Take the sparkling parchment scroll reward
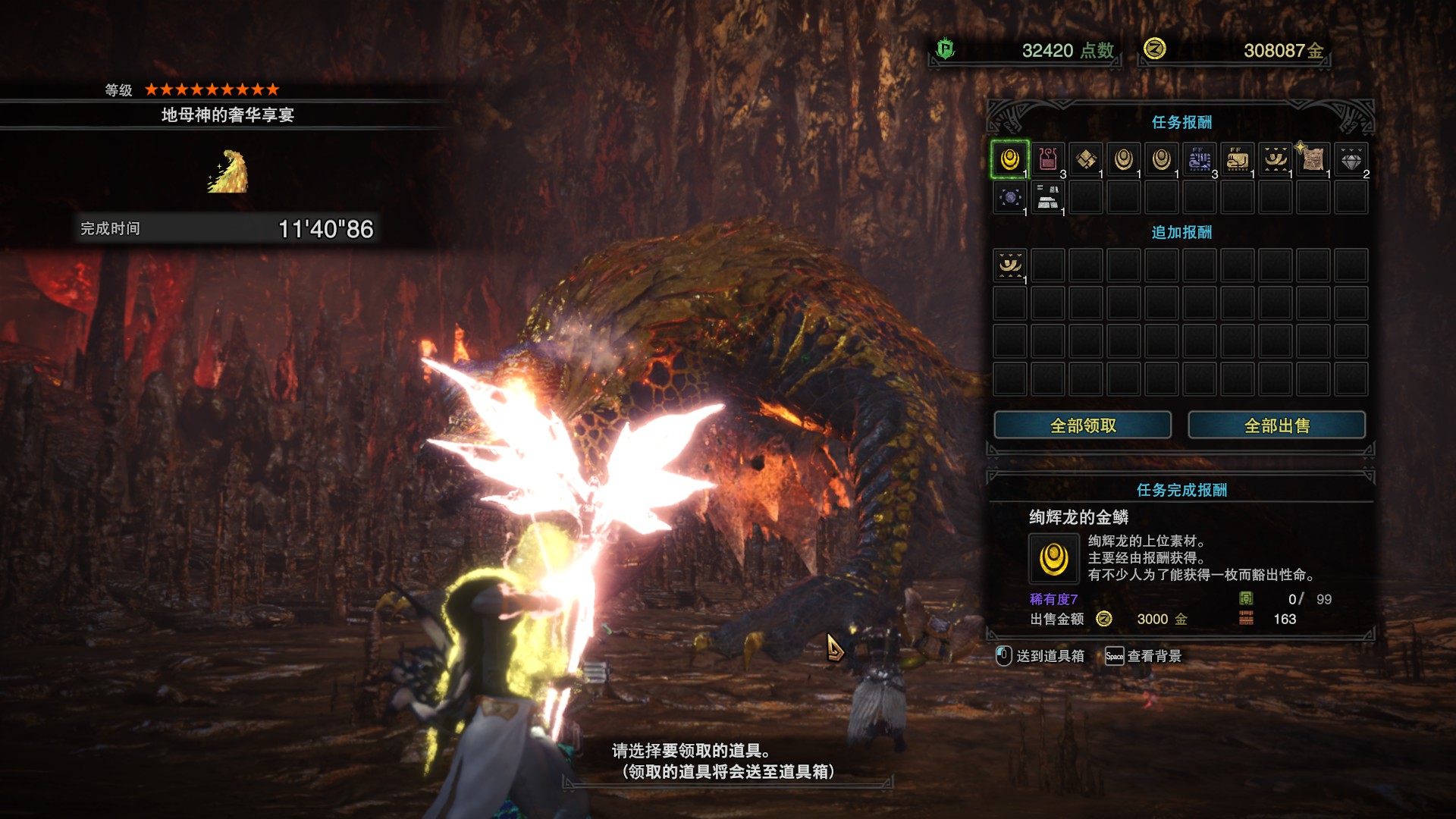Viewport: 1456px width, 819px height. coord(1313,160)
